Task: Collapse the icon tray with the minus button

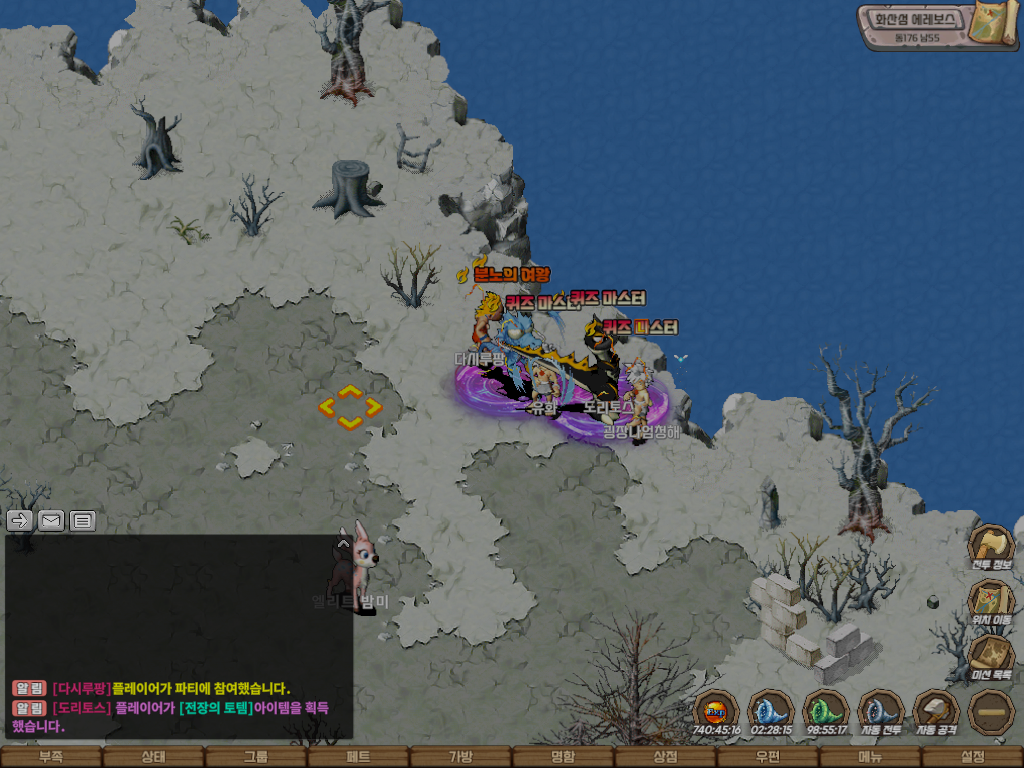Action: click(x=991, y=710)
